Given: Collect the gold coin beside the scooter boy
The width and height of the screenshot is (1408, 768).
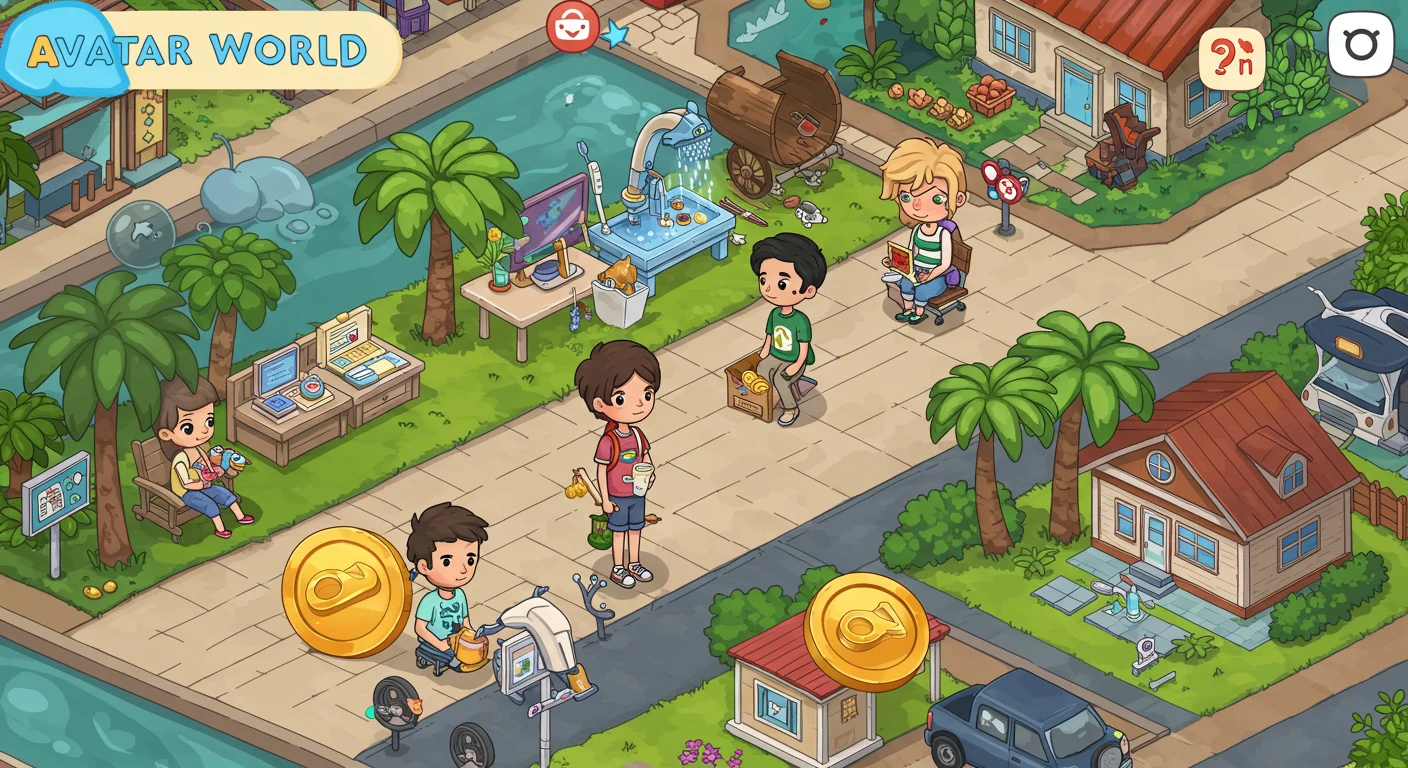Looking at the screenshot, I should pyautogui.click(x=347, y=588).
